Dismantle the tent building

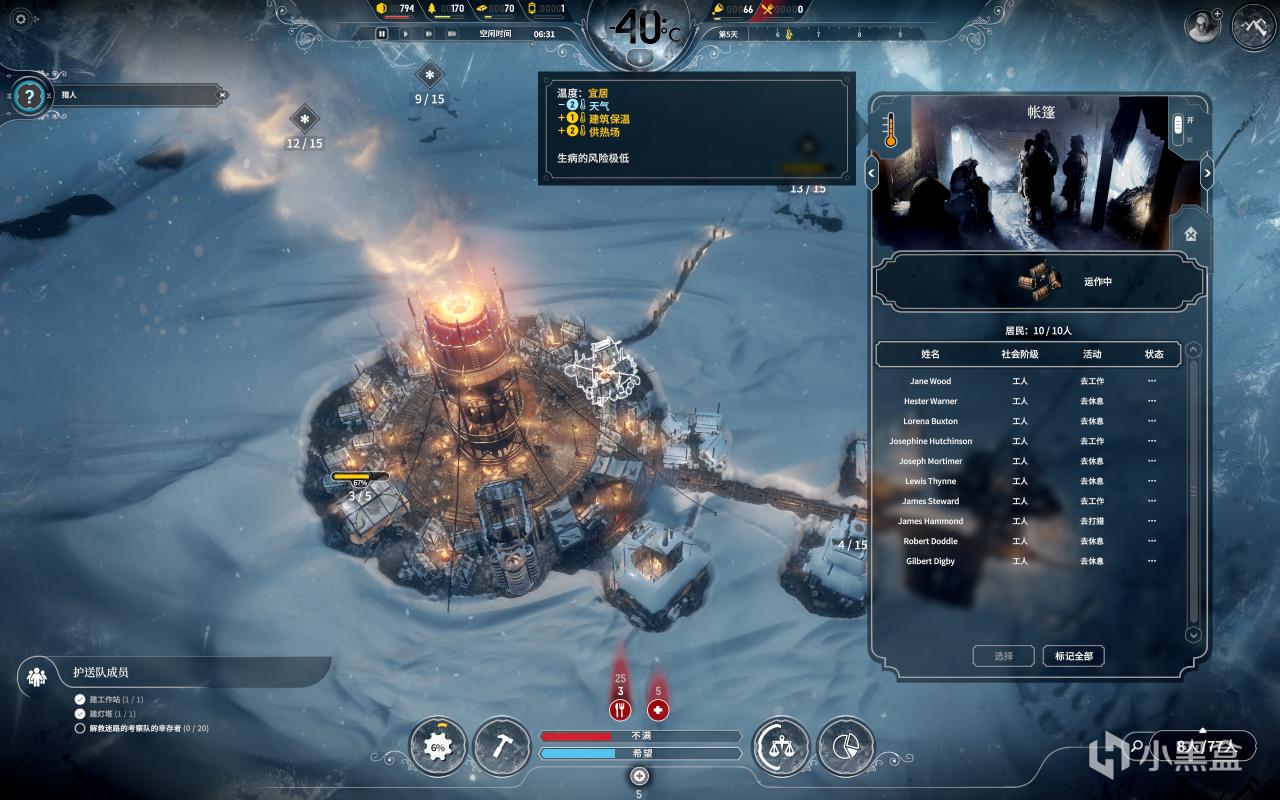(x=1191, y=234)
